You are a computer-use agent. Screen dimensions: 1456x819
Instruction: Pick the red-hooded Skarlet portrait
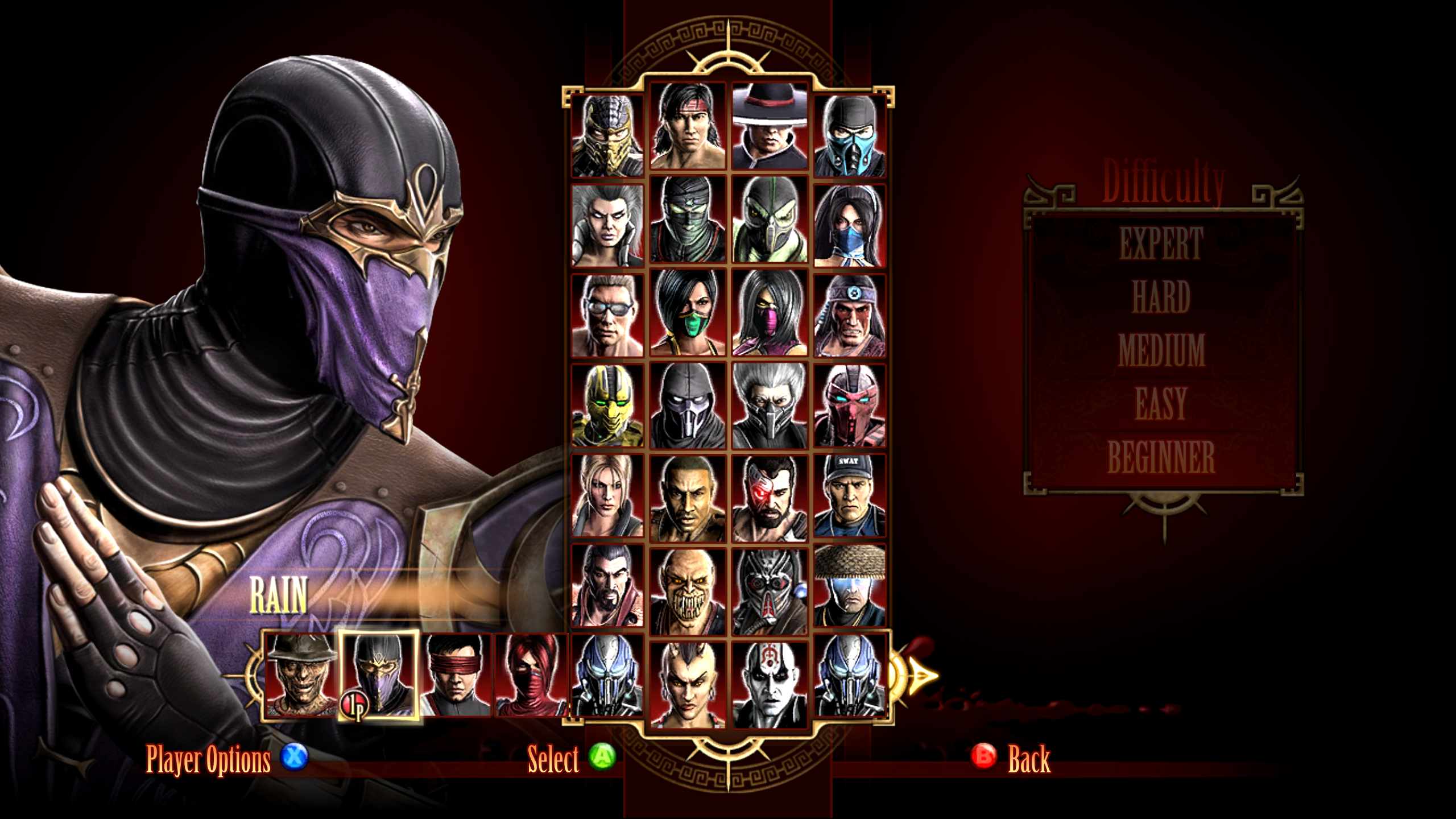coord(531,675)
